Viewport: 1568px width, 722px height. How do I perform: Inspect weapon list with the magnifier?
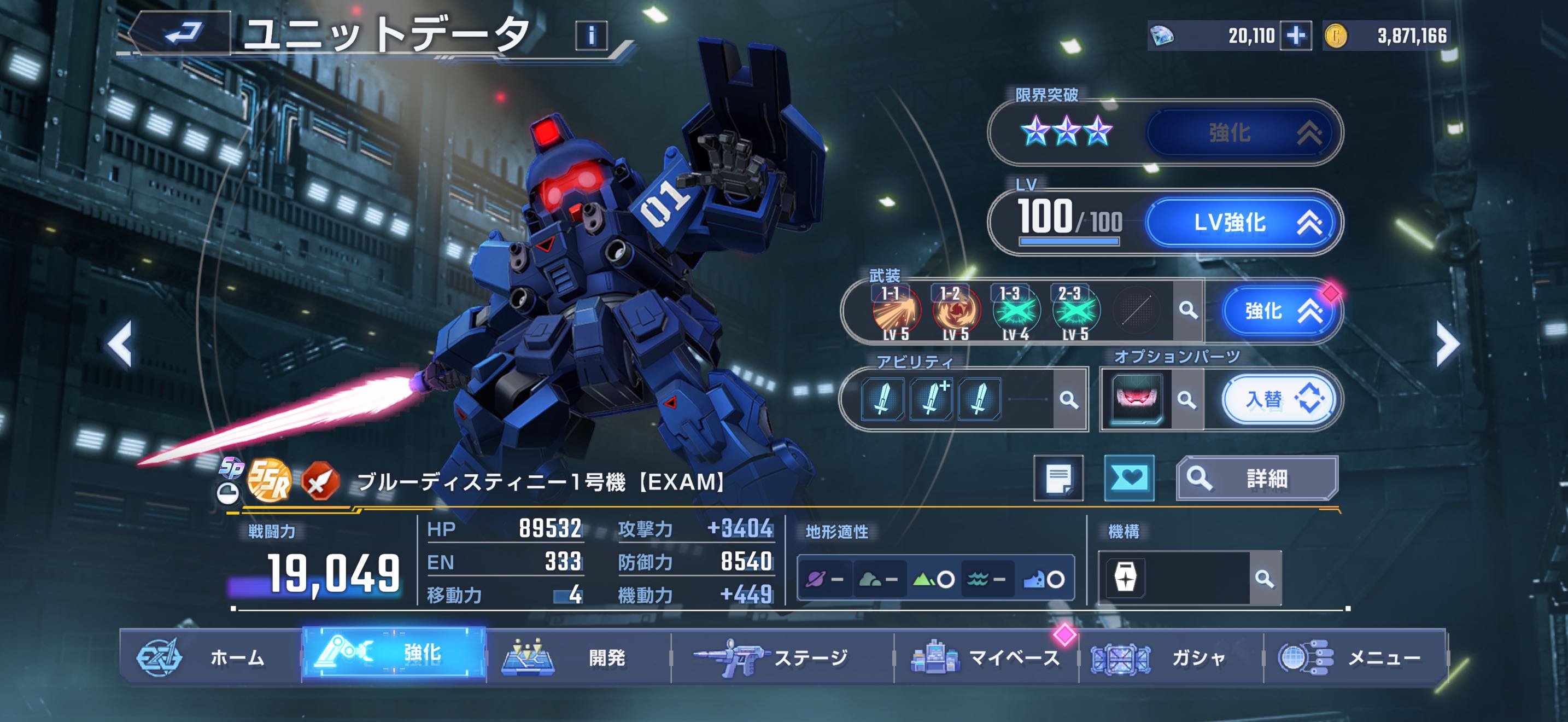coord(1187,311)
